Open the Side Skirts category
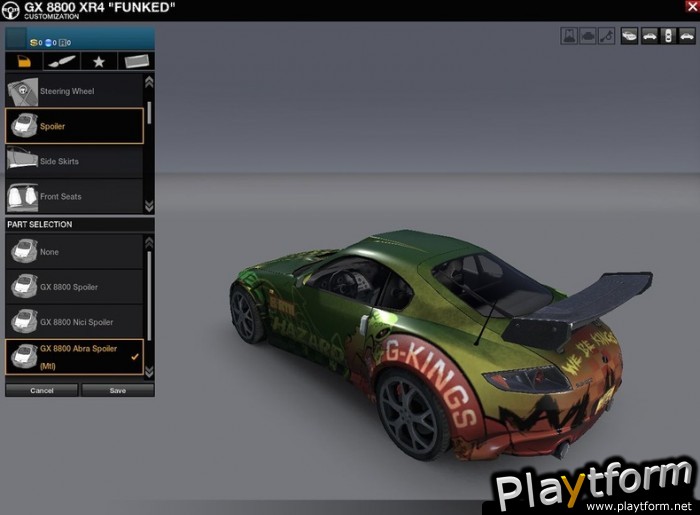 pos(75,161)
